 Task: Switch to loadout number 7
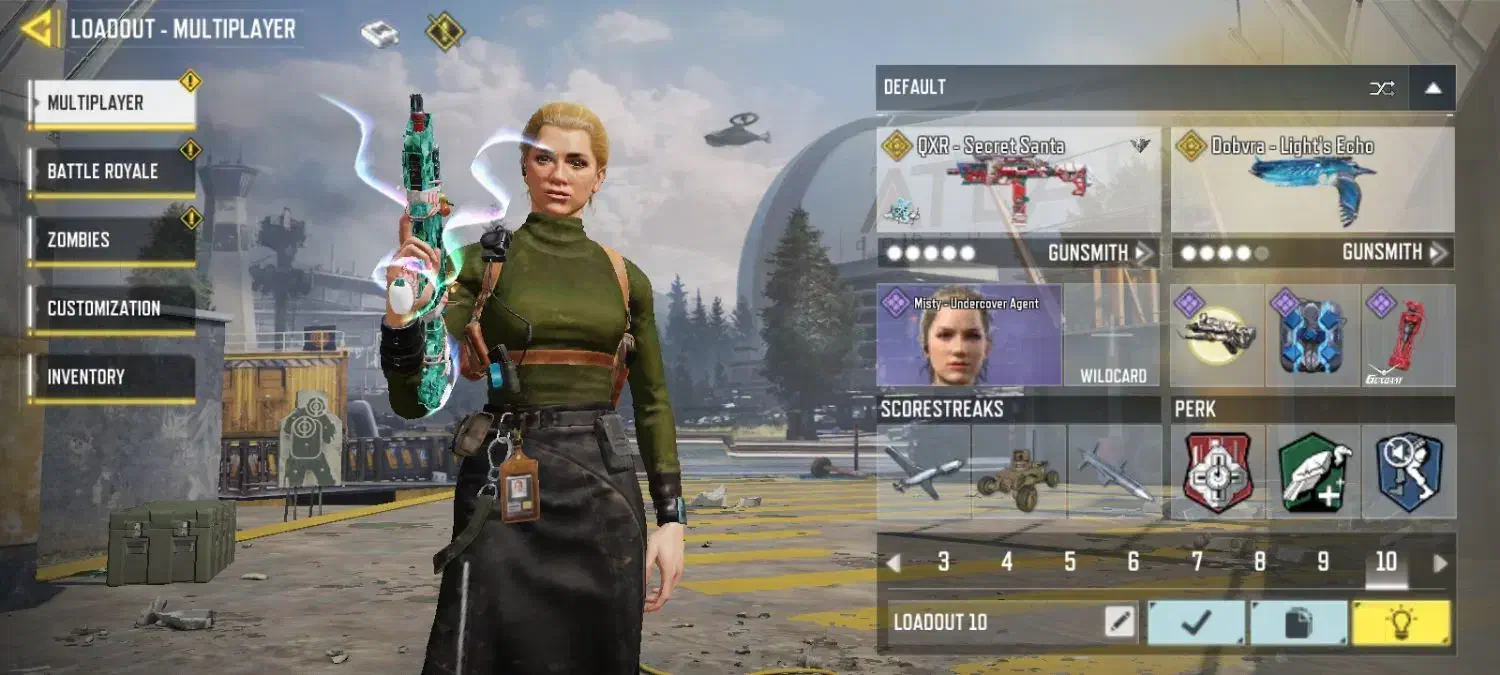click(x=1196, y=562)
